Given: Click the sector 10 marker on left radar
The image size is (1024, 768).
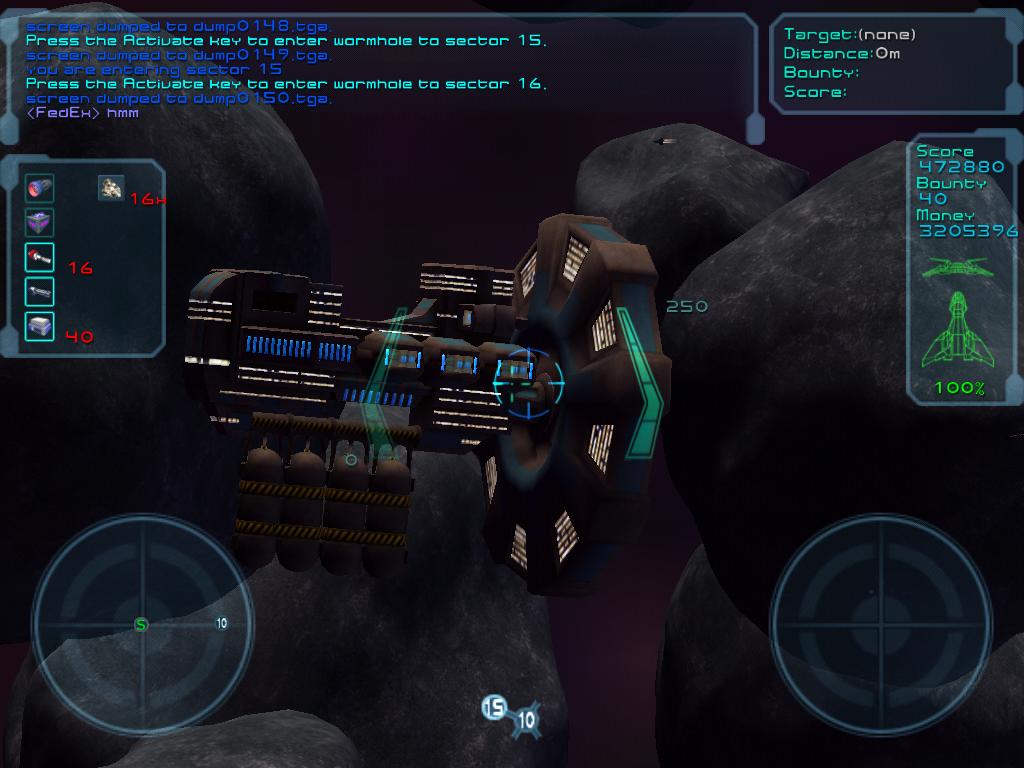Looking at the screenshot, I should pos(221,623).
